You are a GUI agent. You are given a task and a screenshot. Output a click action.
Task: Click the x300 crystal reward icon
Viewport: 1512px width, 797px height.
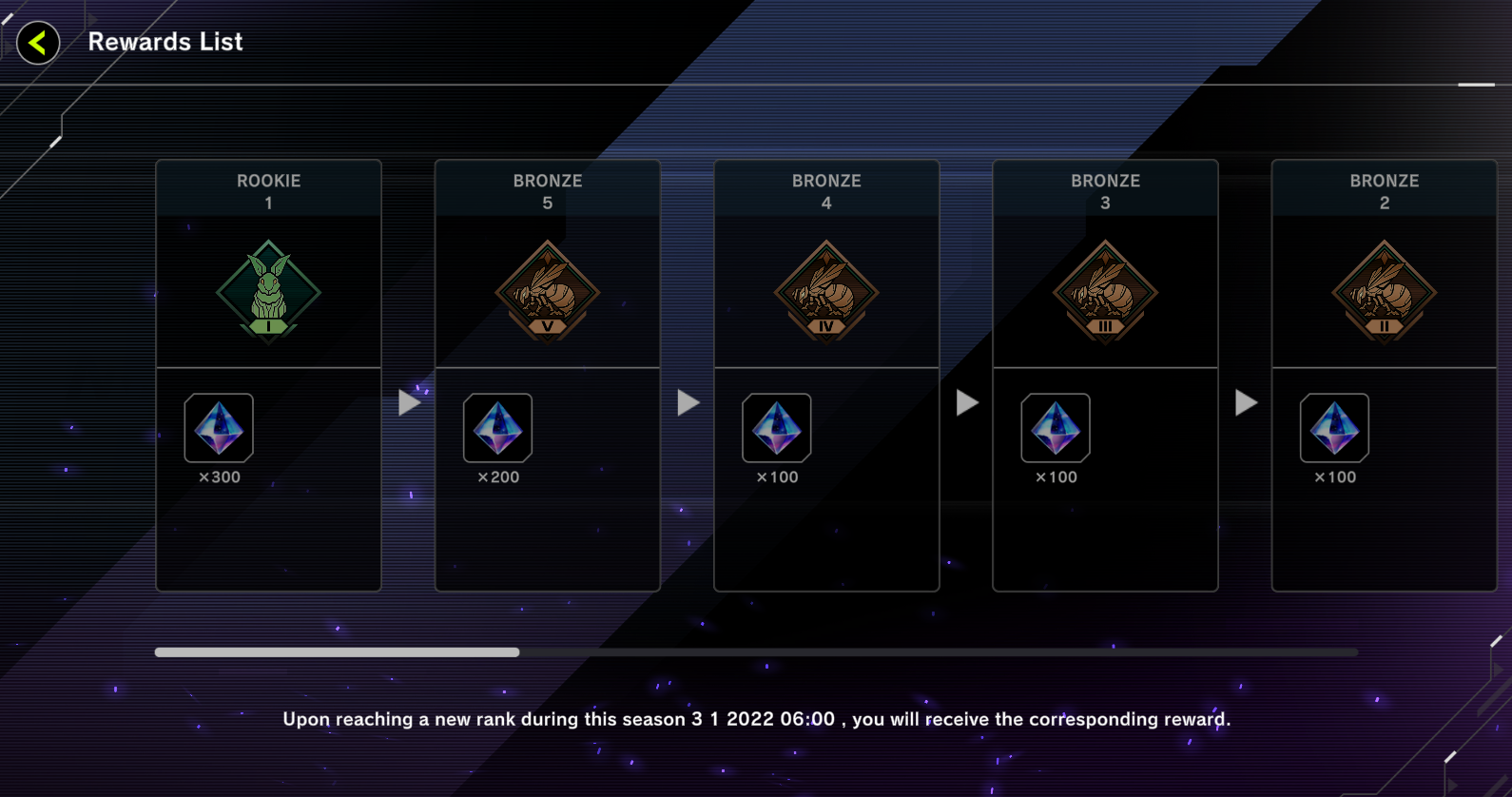tap(219, 428)
